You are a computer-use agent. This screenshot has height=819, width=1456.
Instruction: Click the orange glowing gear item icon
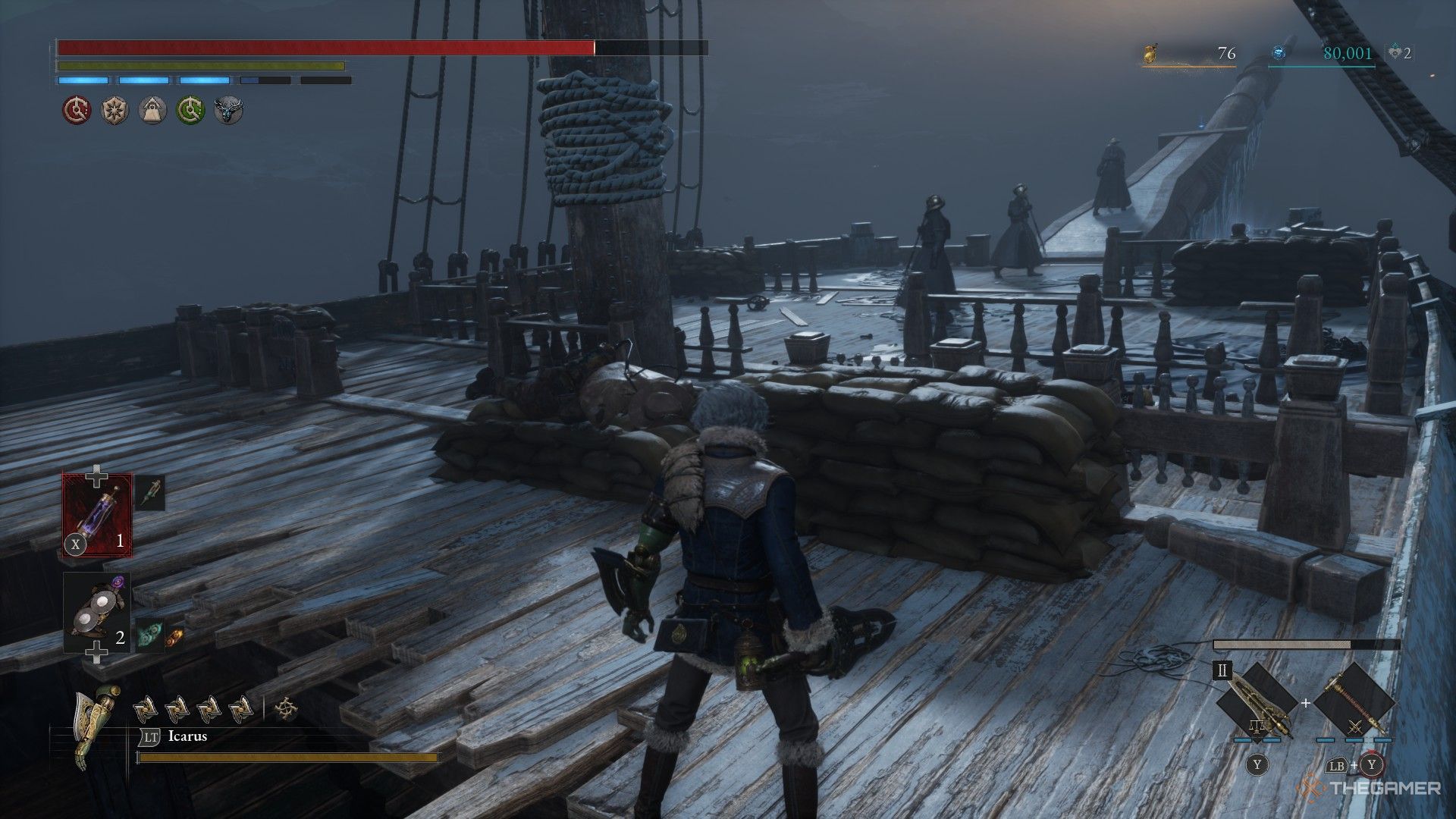coord(174,635)
